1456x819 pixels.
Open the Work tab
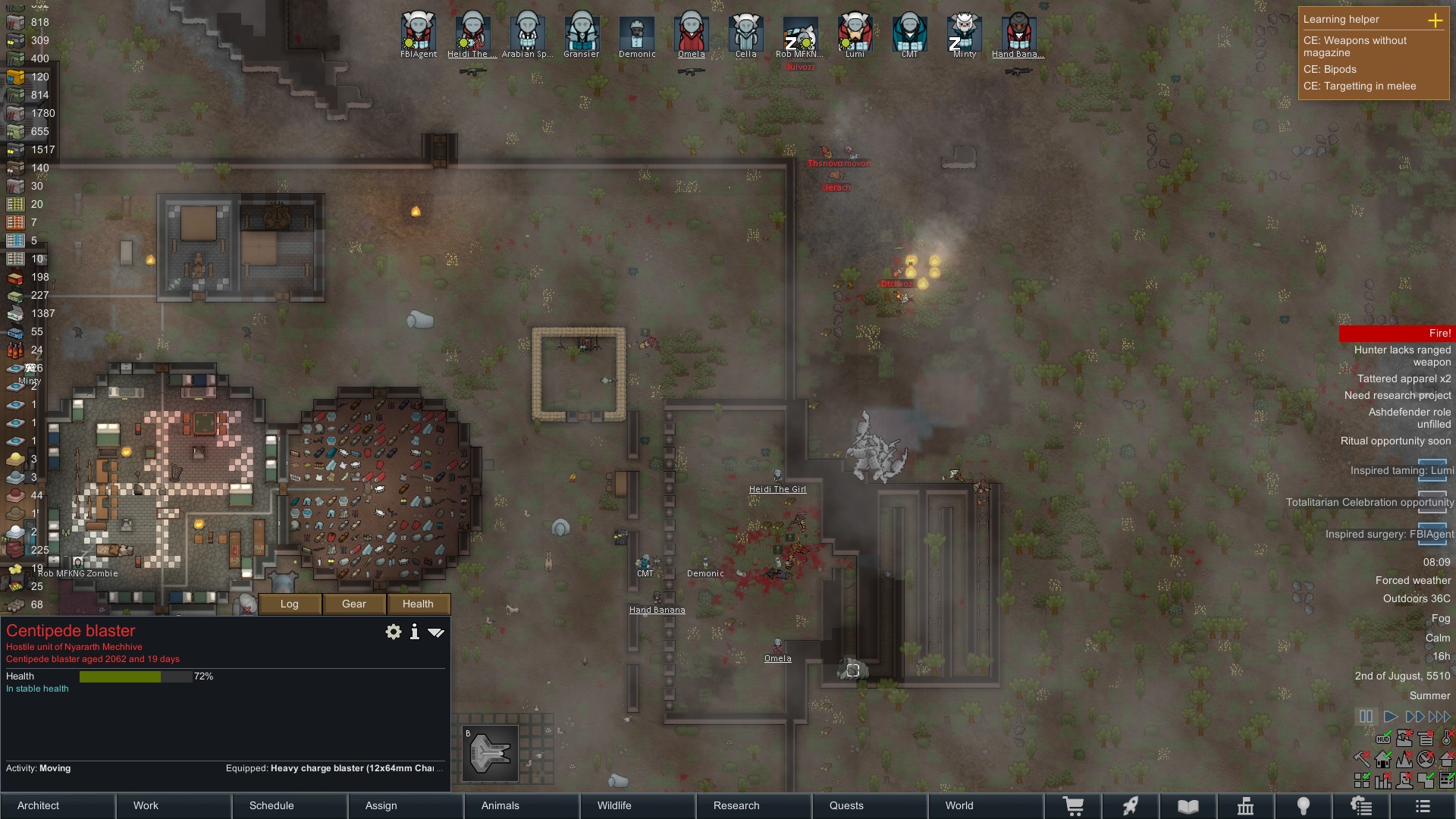coord(174,805)
